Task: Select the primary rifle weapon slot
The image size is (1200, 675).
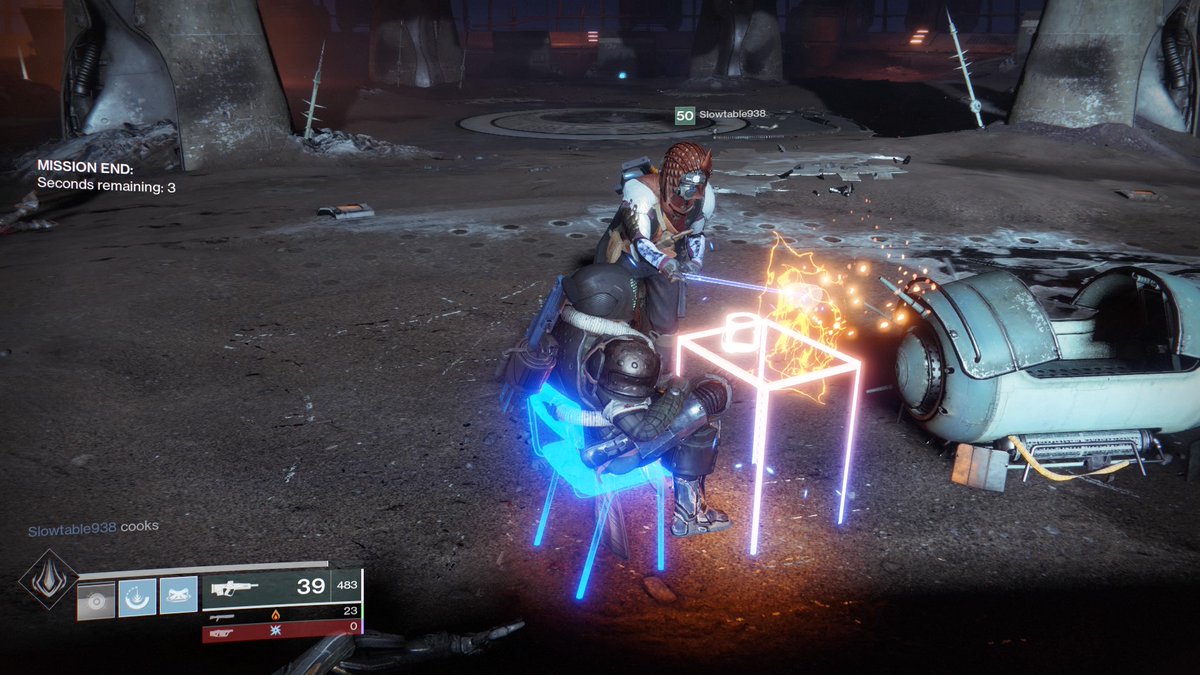Action: click(x=281, y=588)
